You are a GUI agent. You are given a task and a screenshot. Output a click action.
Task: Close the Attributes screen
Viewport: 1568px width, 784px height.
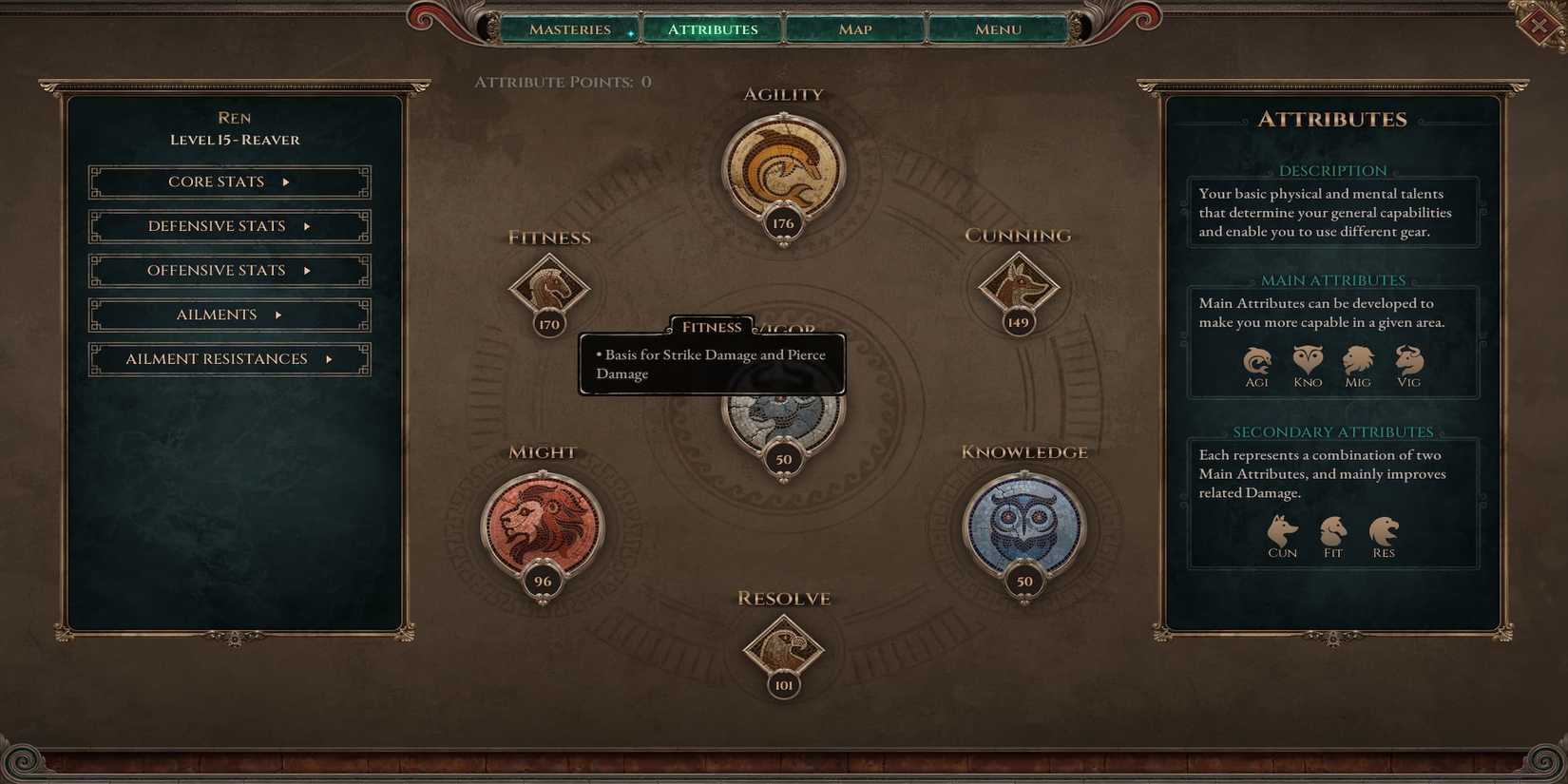tap(1540, 26)
